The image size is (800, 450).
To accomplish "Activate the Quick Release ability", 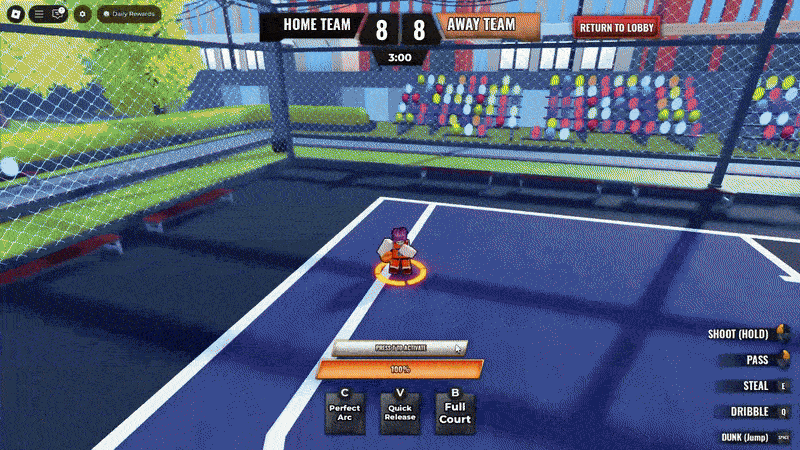I will click(400, 410).
